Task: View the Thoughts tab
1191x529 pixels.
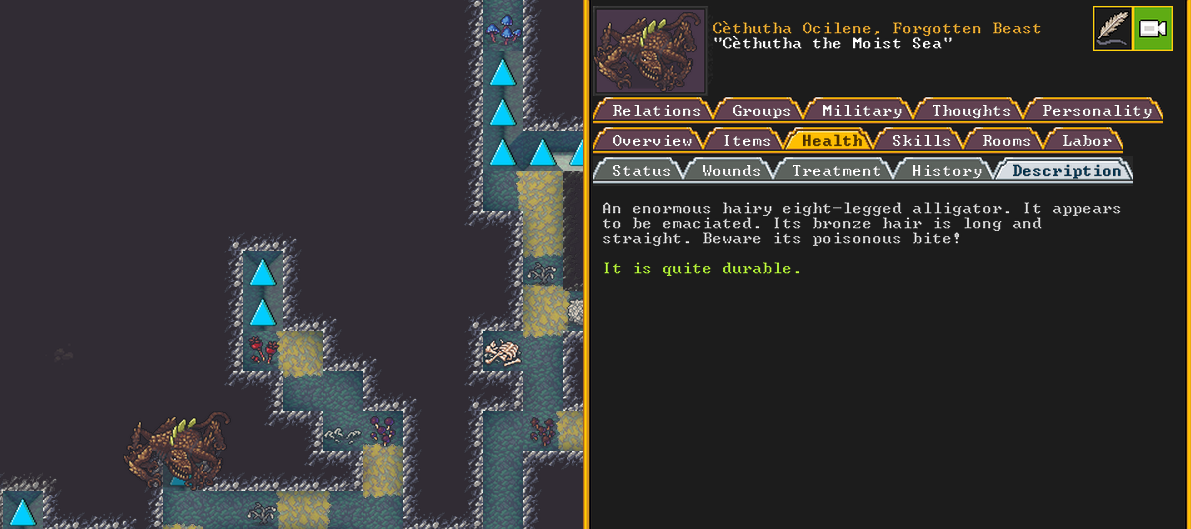Action: pos(971,111)
